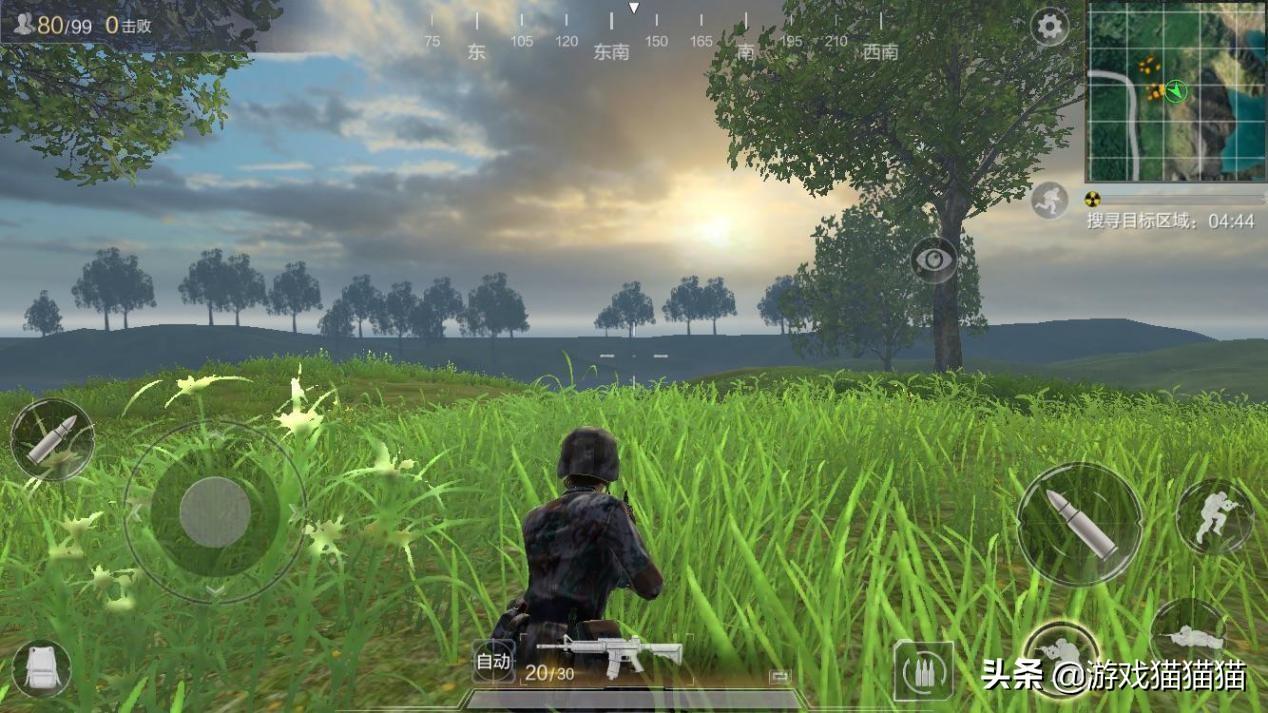Open the settings gear menu

pyautogui.click(x=1050, y=27)
